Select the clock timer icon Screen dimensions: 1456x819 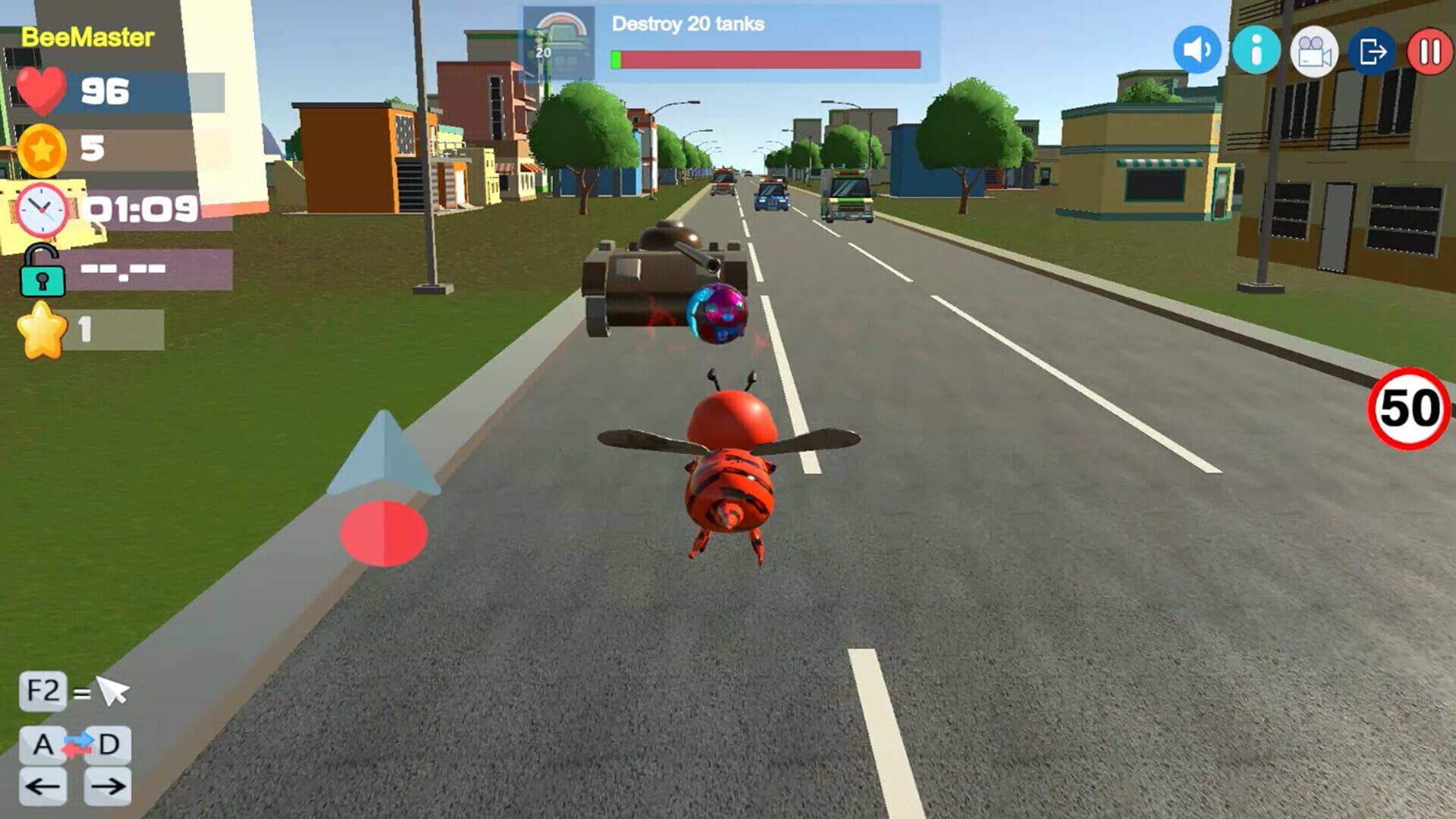(40, 211)
